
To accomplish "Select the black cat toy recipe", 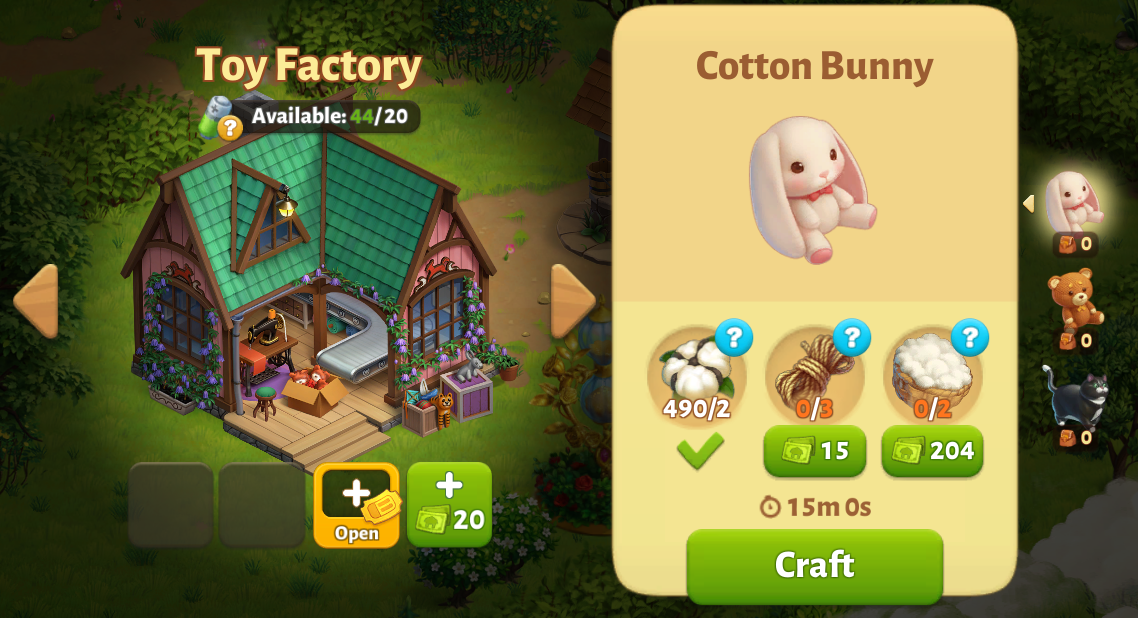I will (1075, 395).
